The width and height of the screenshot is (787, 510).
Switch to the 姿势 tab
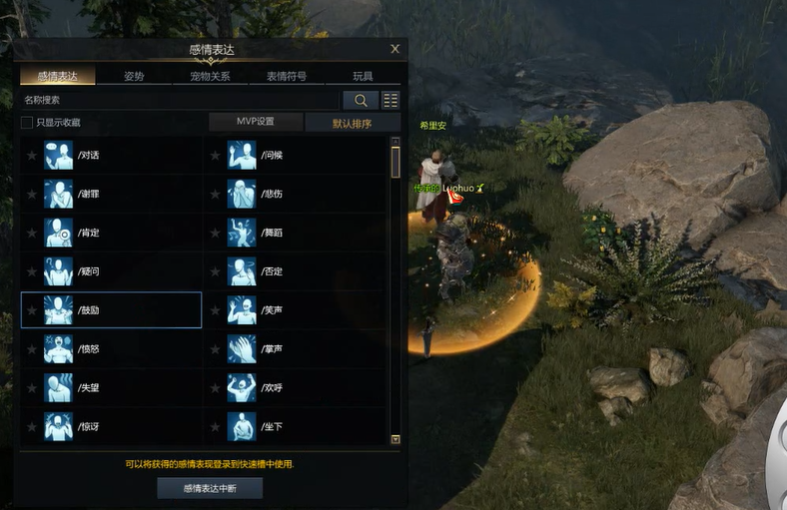point(134,76)
